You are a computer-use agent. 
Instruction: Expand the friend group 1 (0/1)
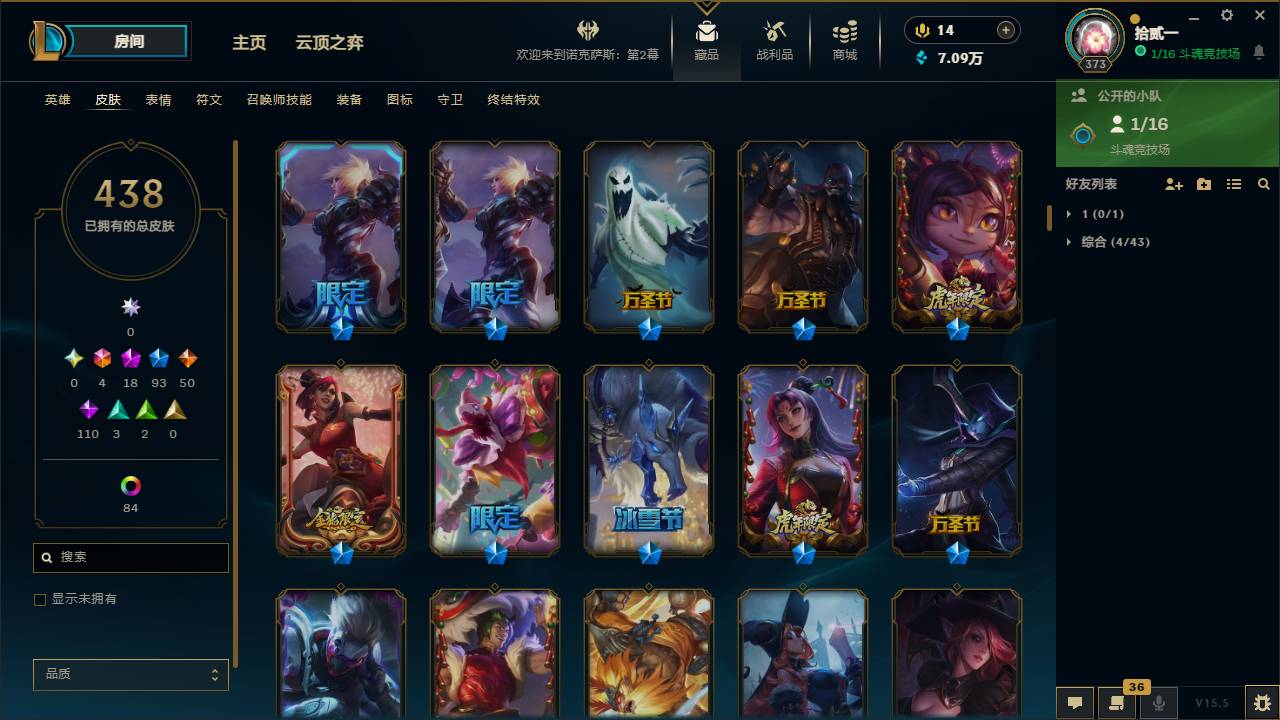pos(1097,213)
